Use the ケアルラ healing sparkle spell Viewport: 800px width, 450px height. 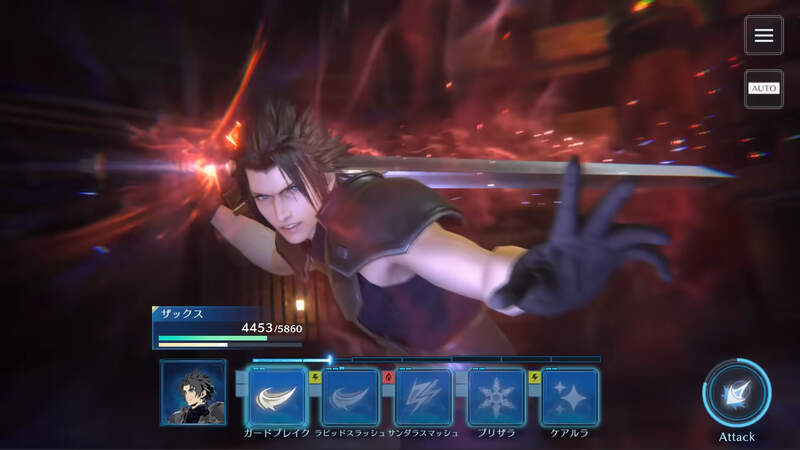[569, 396]
